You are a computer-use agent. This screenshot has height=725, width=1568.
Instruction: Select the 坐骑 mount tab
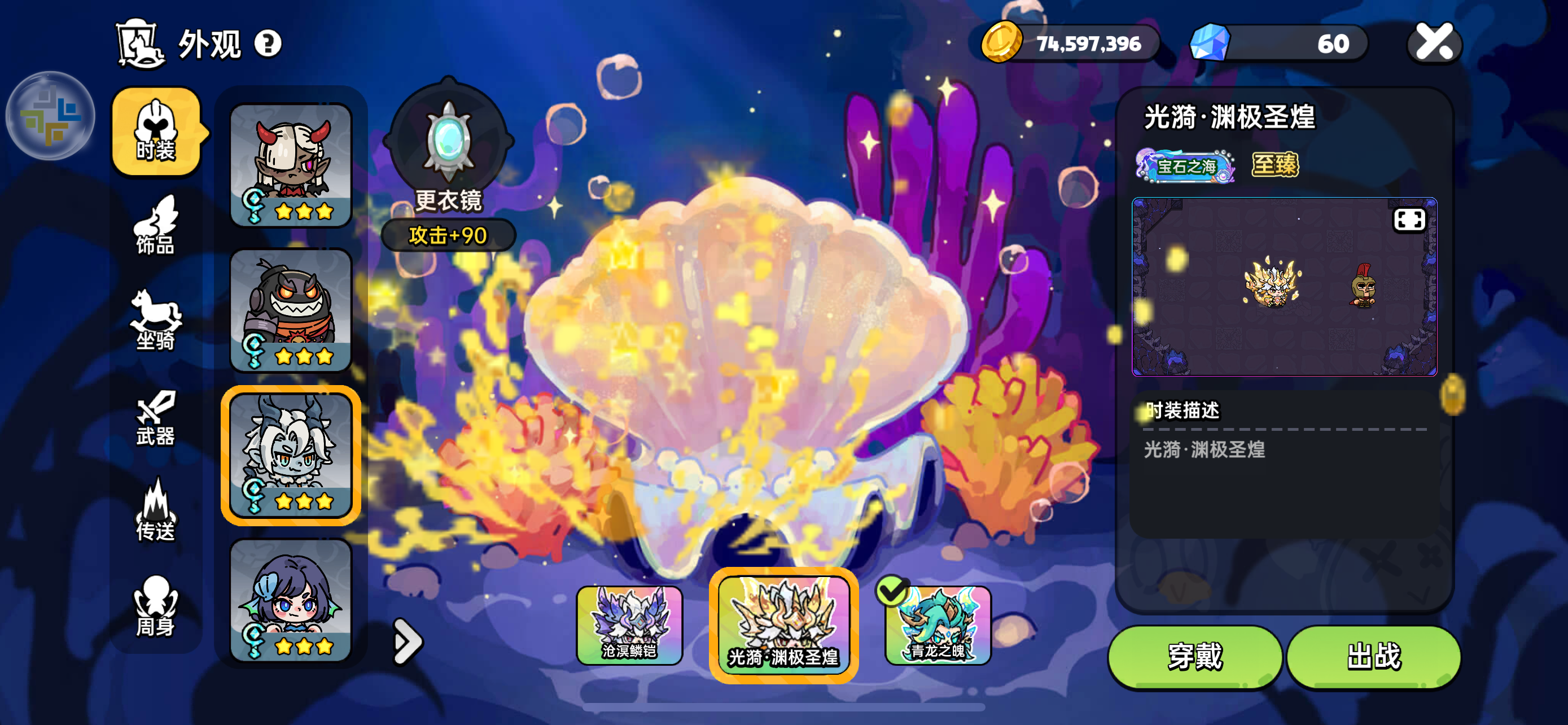[x=156, y=320]
